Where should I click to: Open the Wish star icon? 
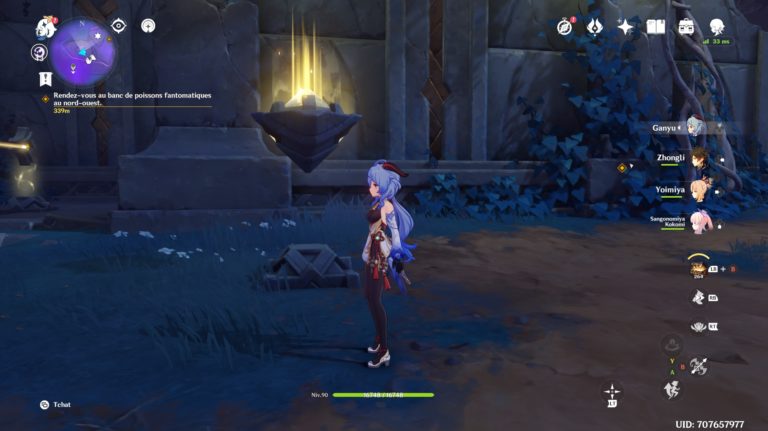click(x=625, y=27)
